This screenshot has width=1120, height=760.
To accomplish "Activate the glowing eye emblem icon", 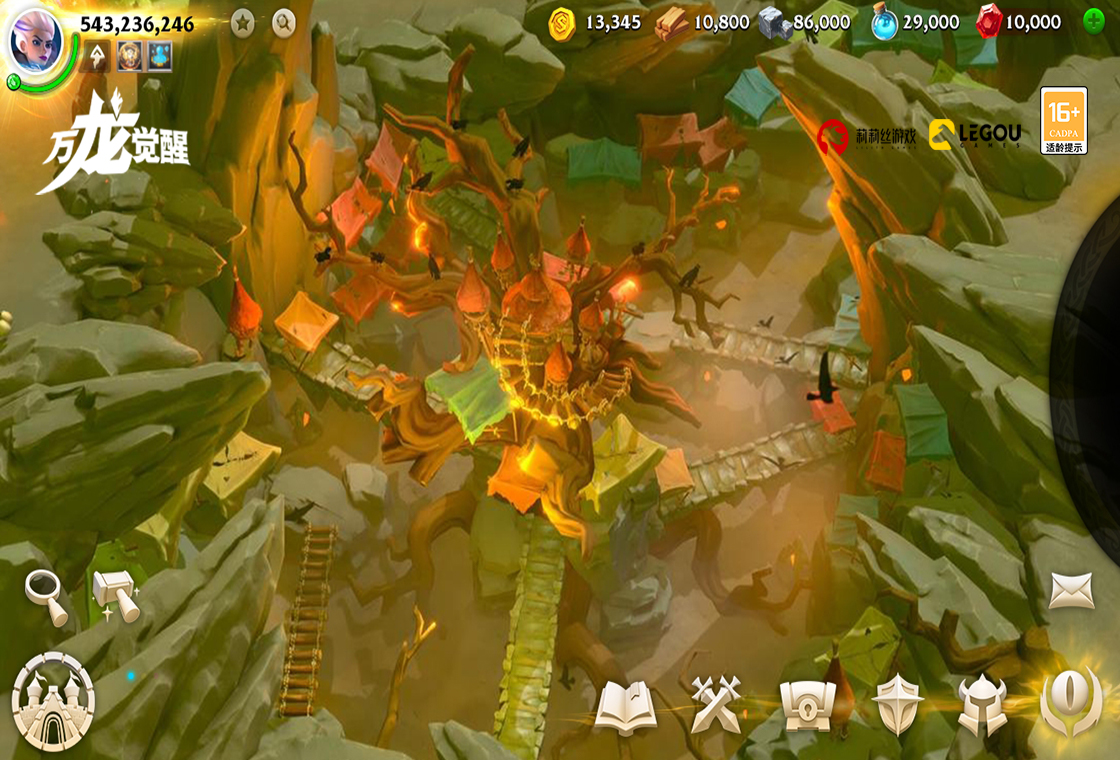I will point(1071,701).
